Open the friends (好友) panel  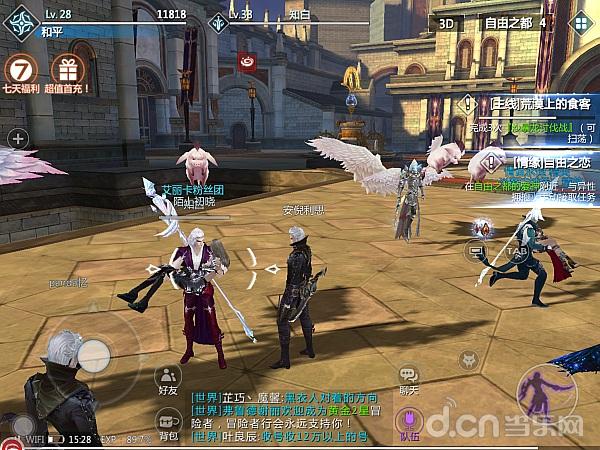point(168,379)
